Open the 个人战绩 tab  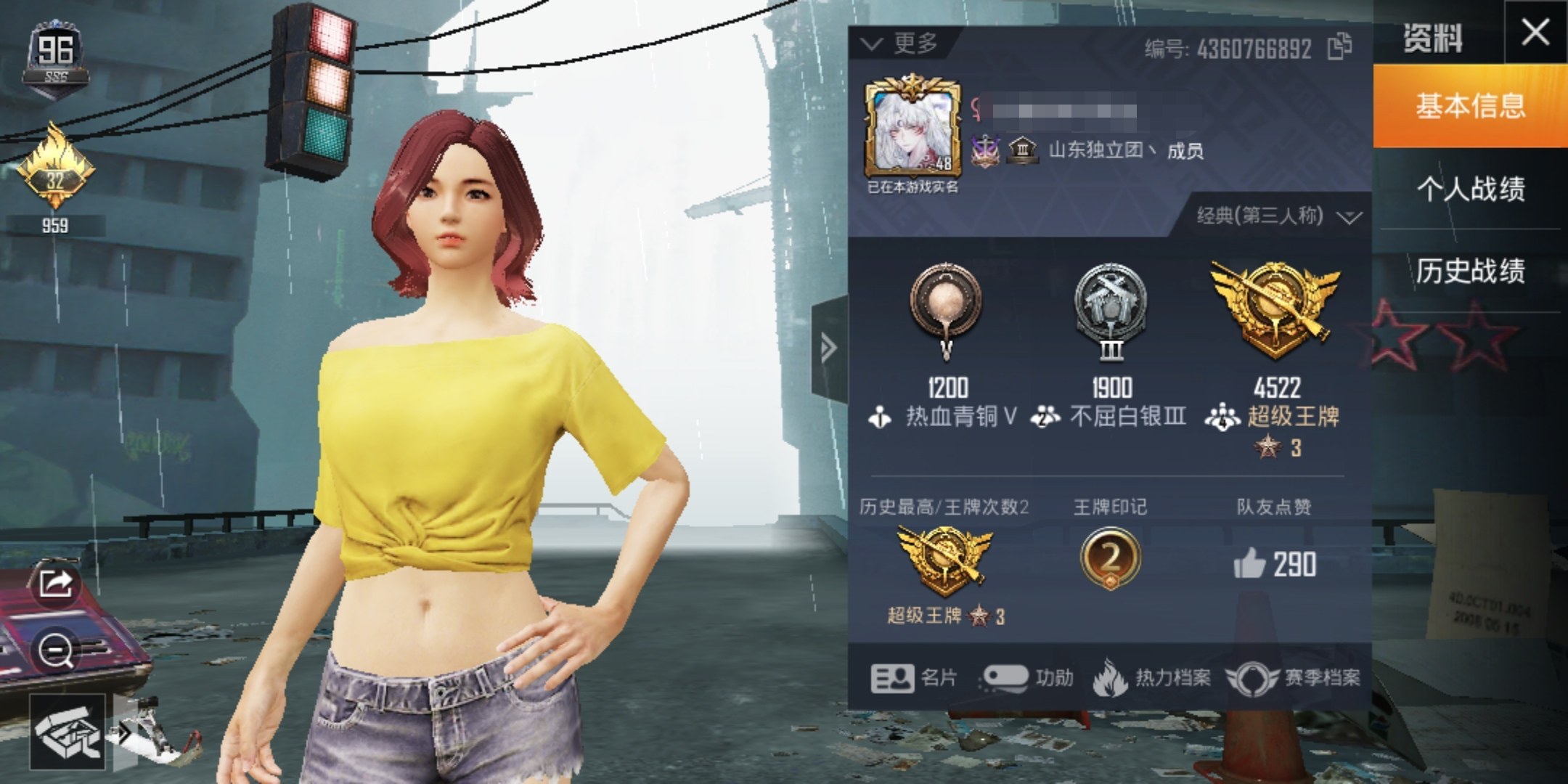coord(1469,189)
